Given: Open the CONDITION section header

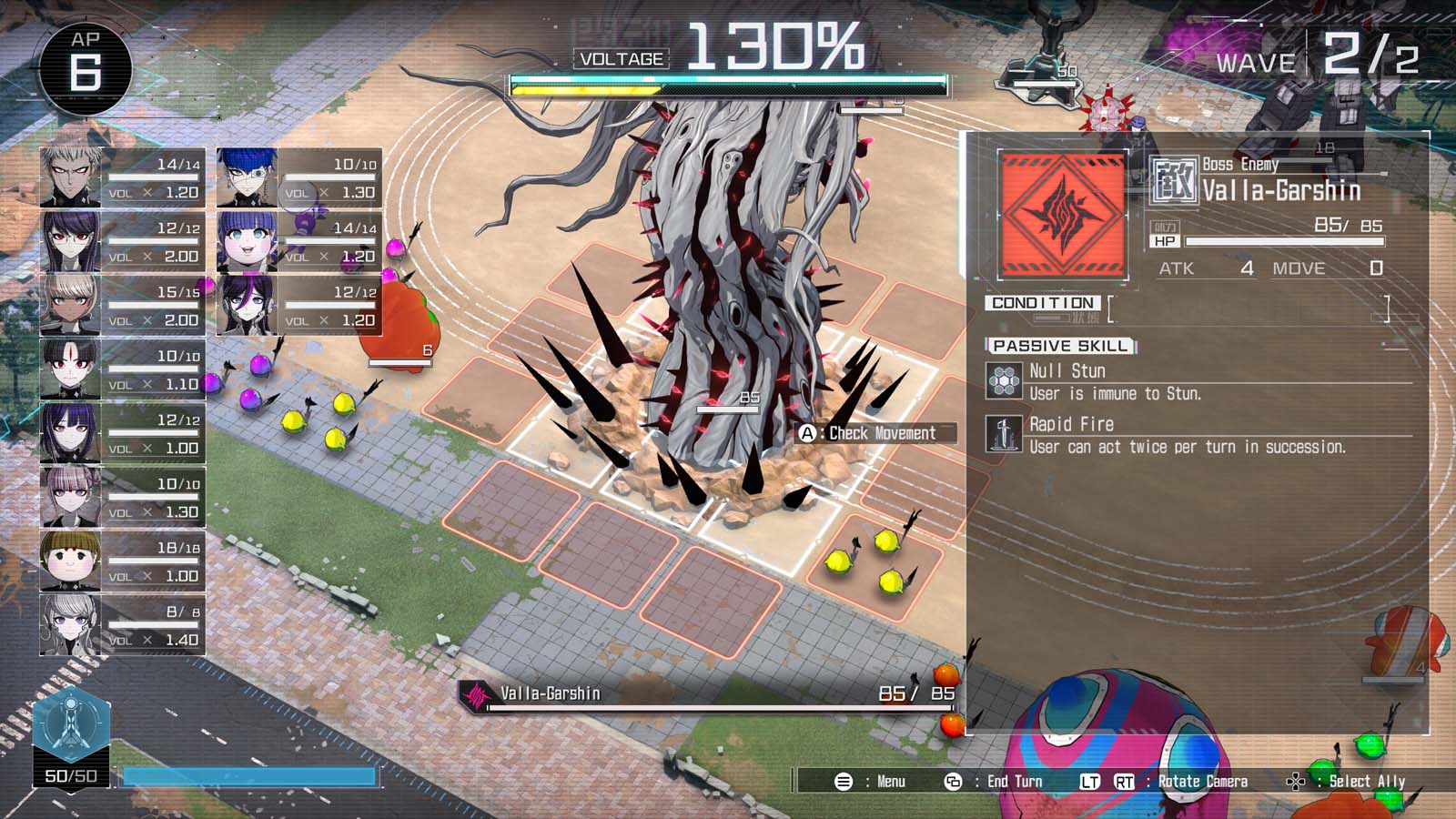Looking at the screenshot, I should [x=1044, y=301].
